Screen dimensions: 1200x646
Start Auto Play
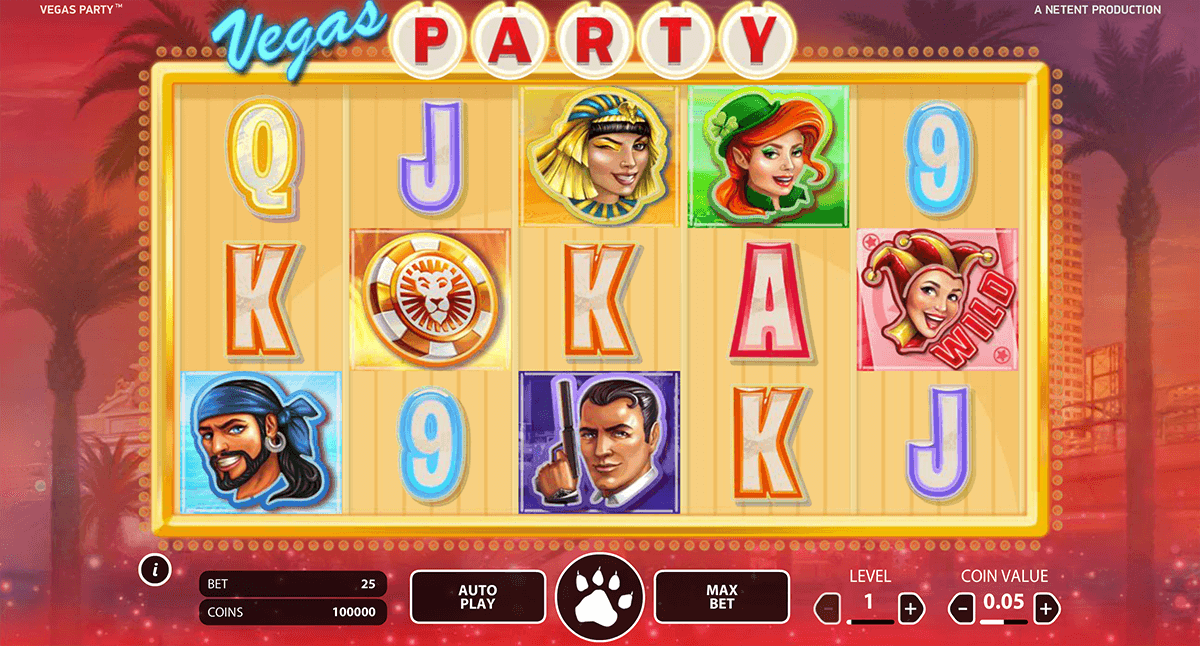click(478, 597)
